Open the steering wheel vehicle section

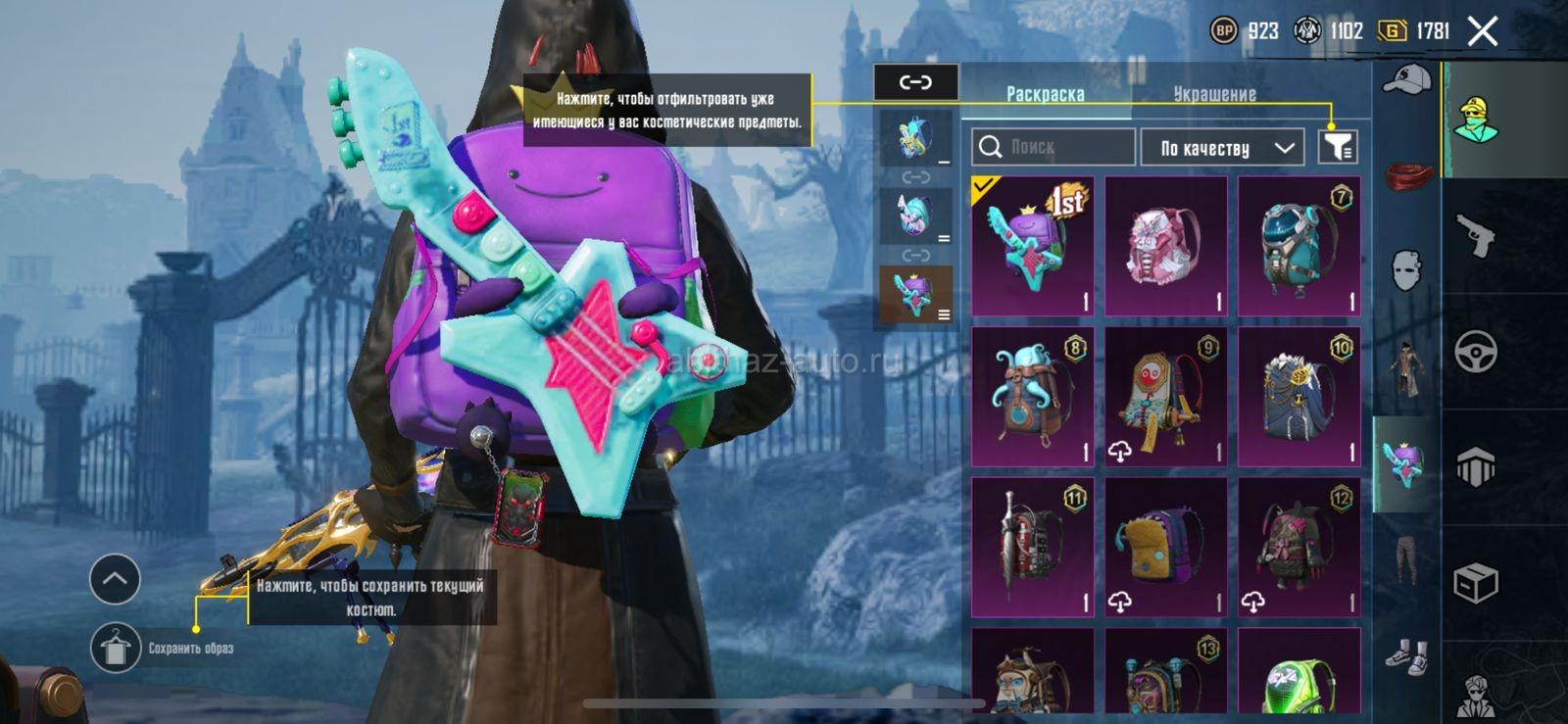coord(1476,351)
